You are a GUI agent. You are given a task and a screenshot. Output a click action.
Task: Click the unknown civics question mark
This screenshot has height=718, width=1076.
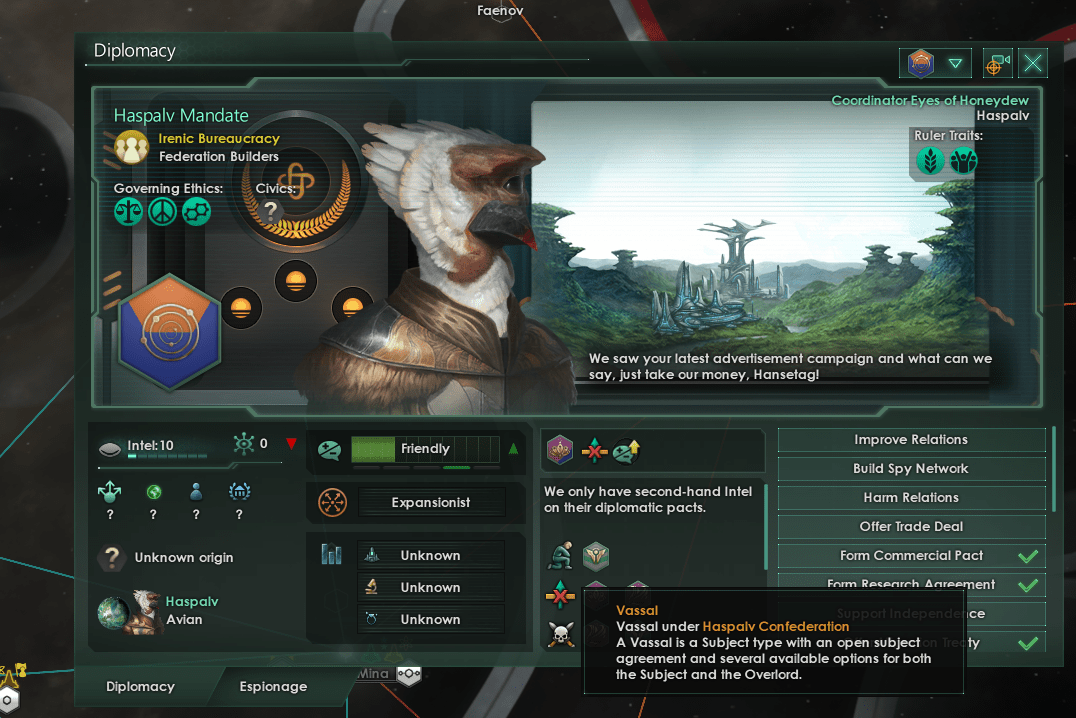tap(270, 210)
